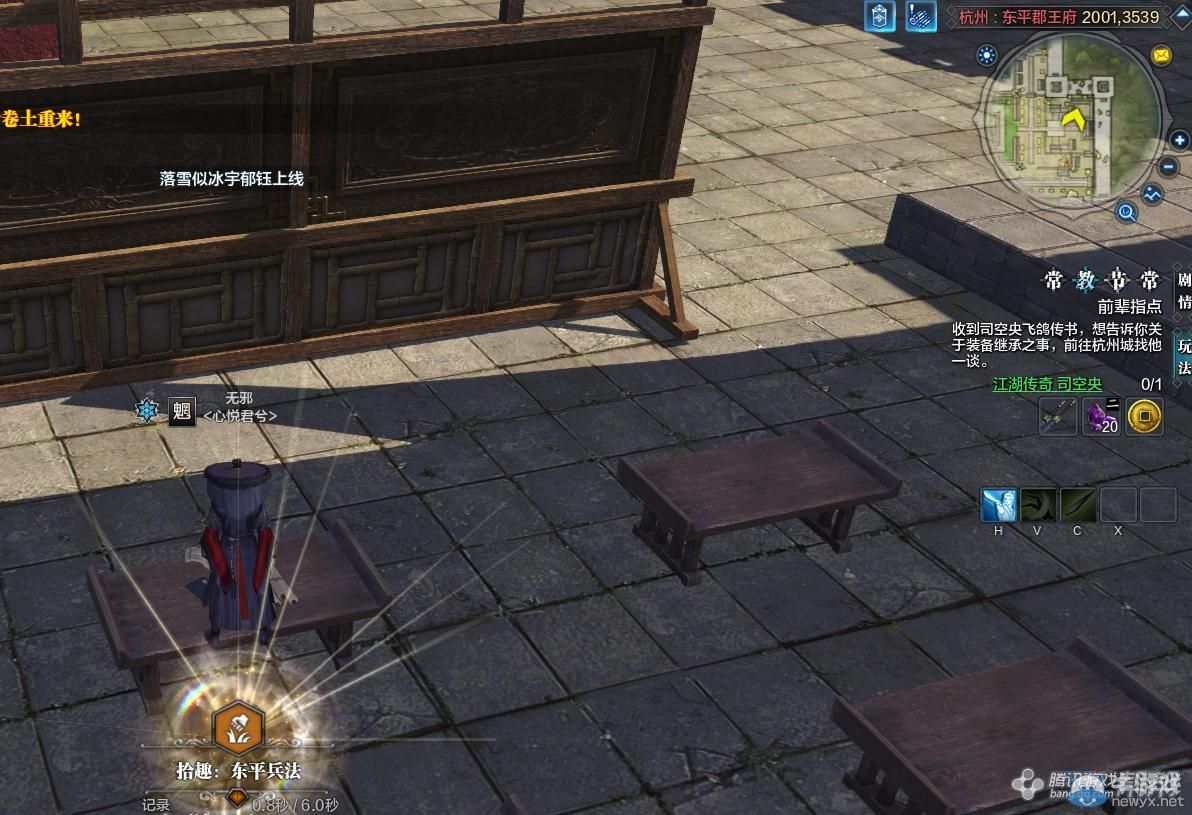Click the magnifying glass search icon by minimap

[x=1127, y=211]
